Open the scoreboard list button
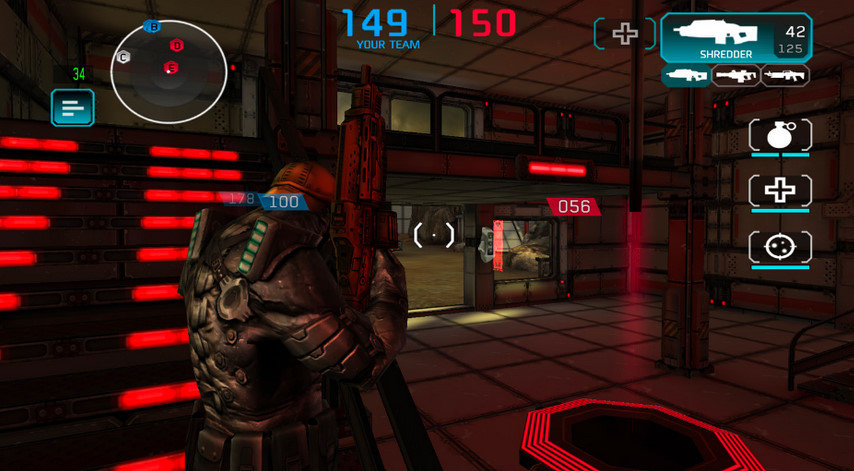Viewport: 854px width, 471px height. 73,107
